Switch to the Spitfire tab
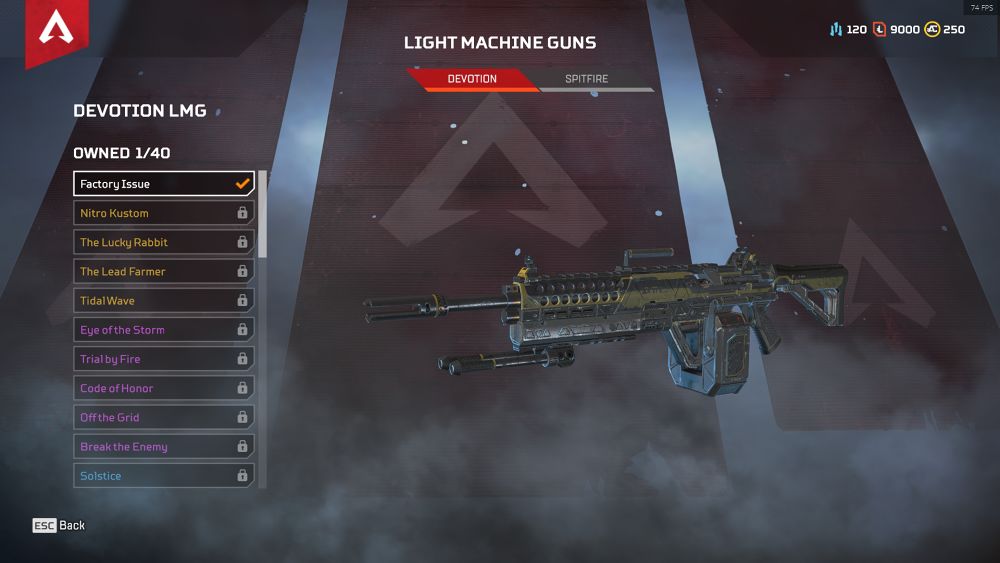1000x563 pixels. 587,79
